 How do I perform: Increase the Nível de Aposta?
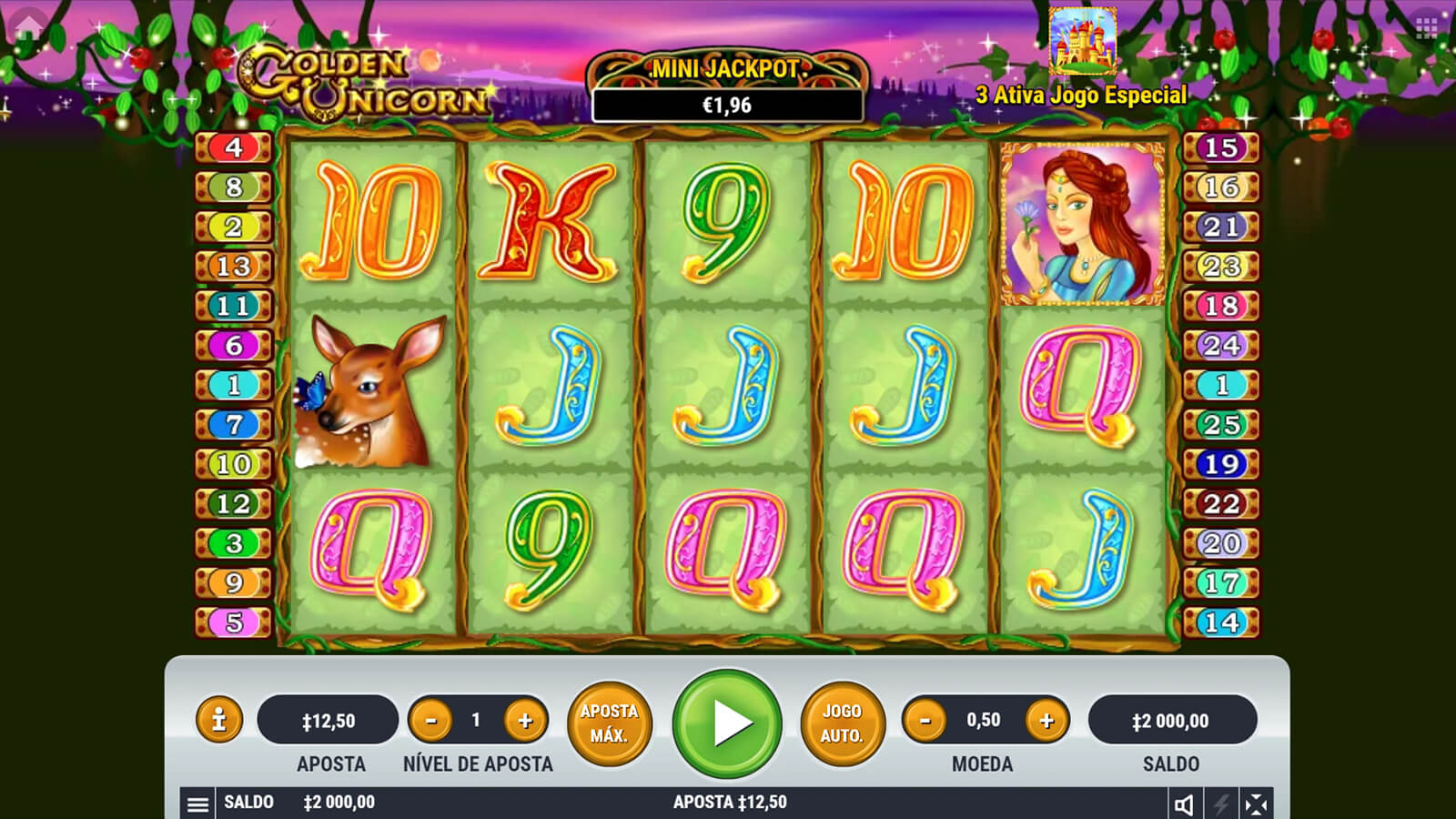click(525, 721)
